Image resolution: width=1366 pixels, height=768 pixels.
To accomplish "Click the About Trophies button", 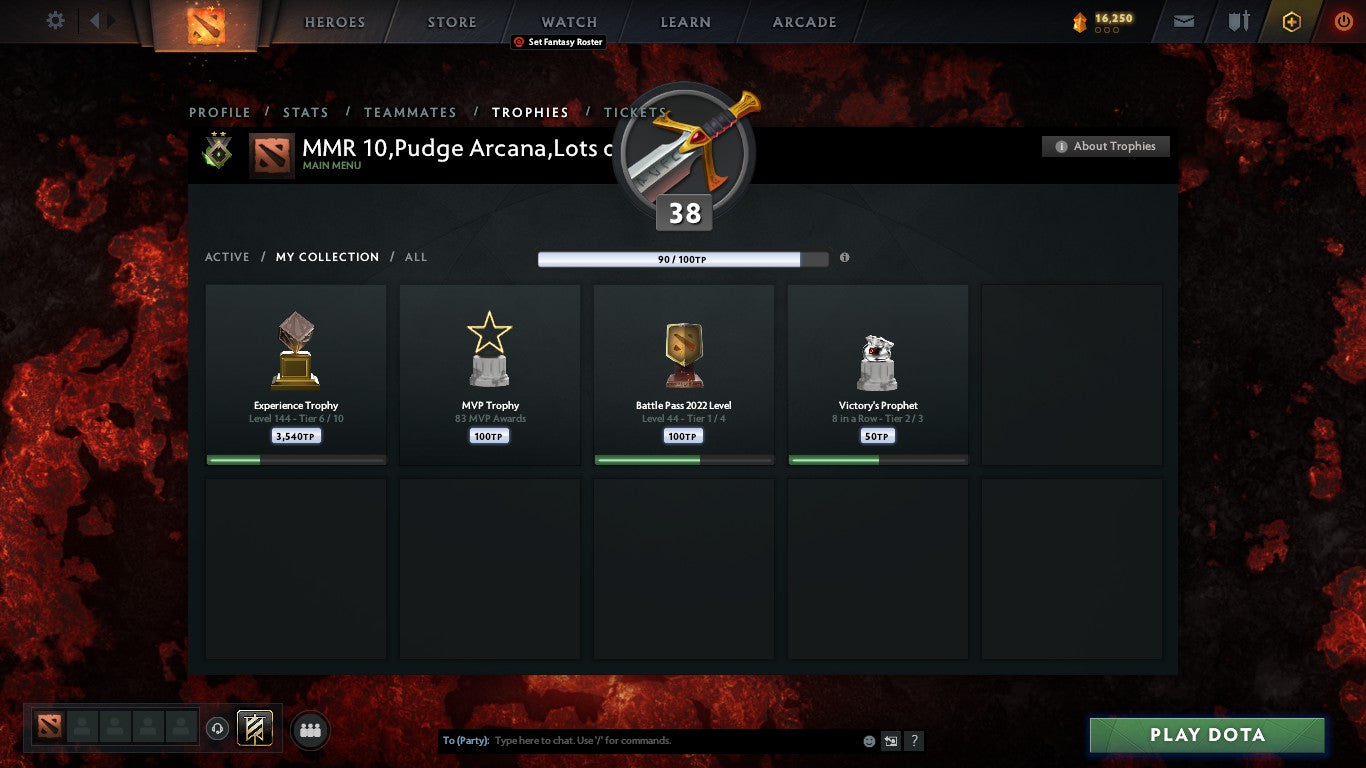I will pos(1105,146).
